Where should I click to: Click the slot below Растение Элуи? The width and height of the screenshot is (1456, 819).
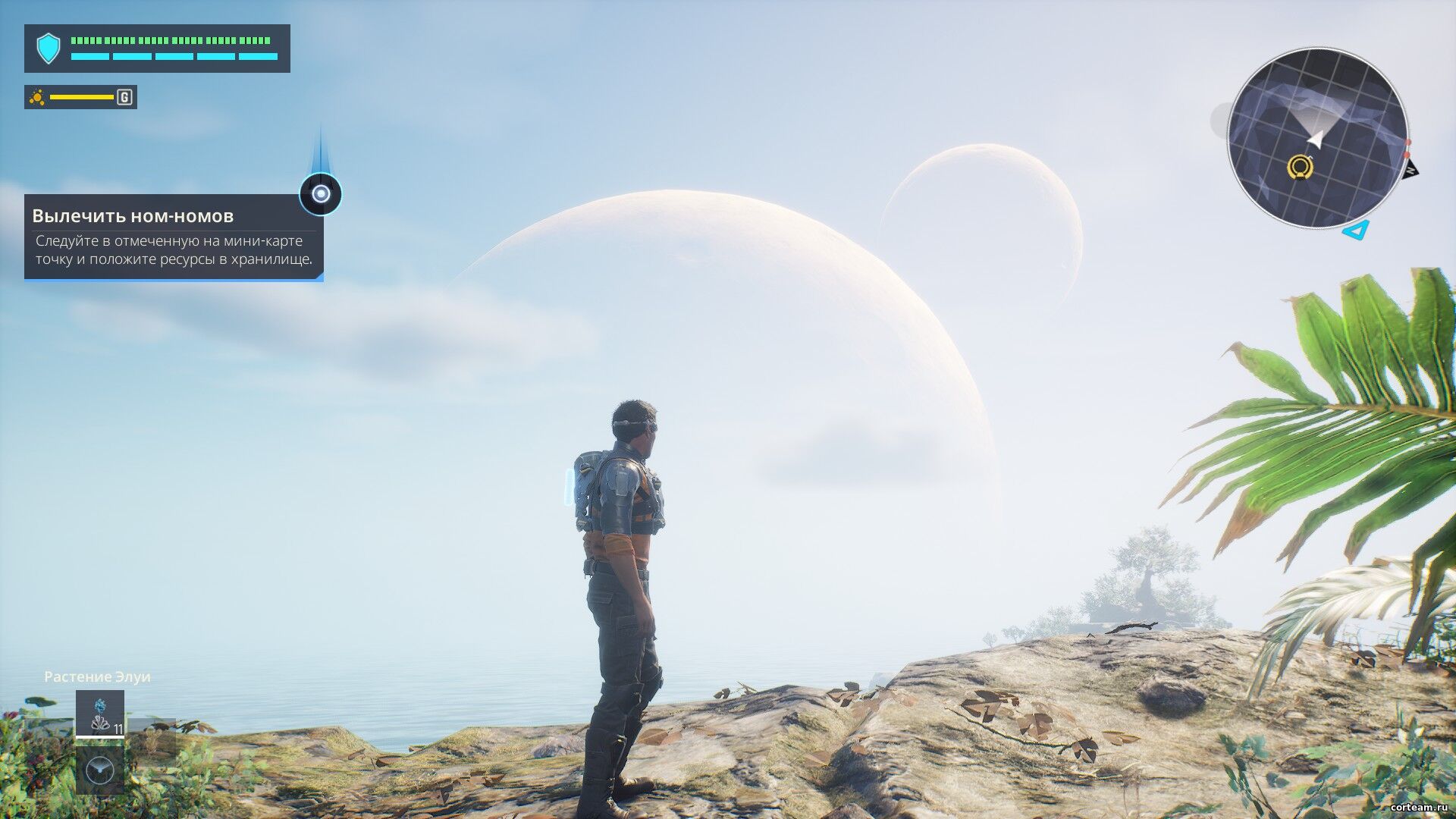pos(99,770)
